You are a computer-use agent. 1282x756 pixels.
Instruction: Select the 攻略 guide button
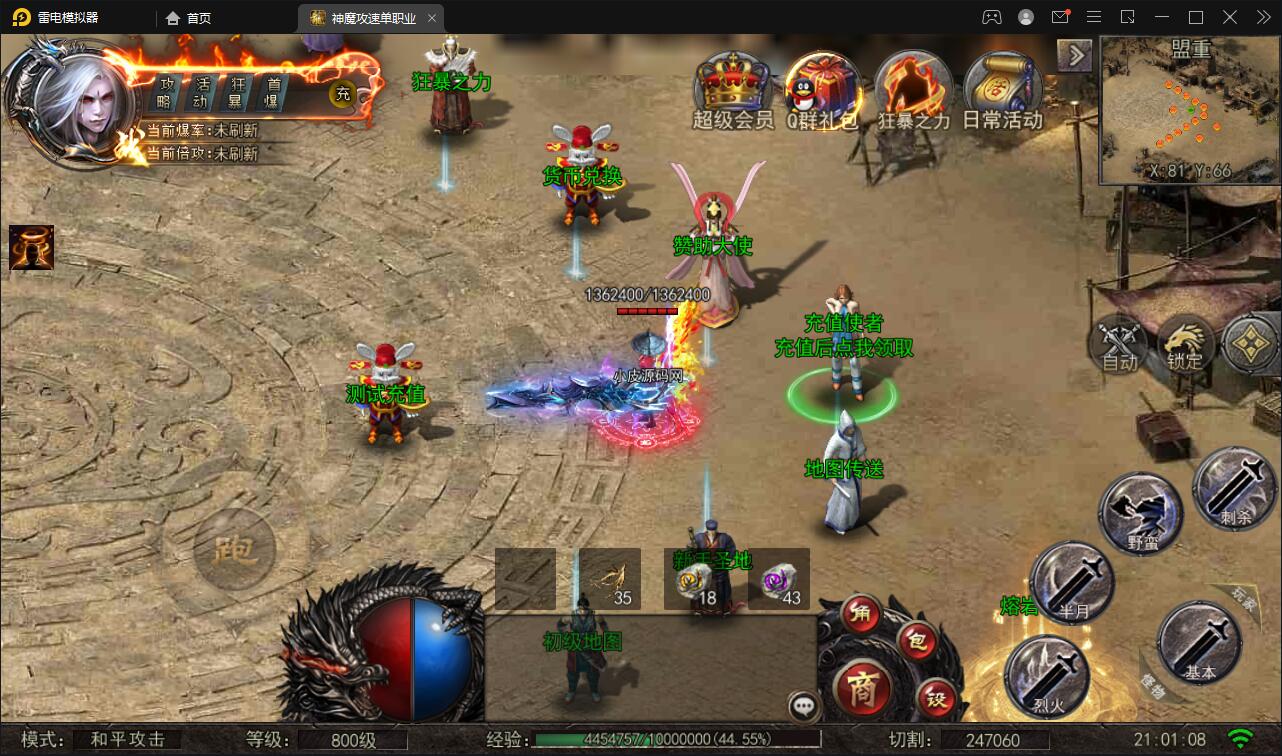click(166, 93)
